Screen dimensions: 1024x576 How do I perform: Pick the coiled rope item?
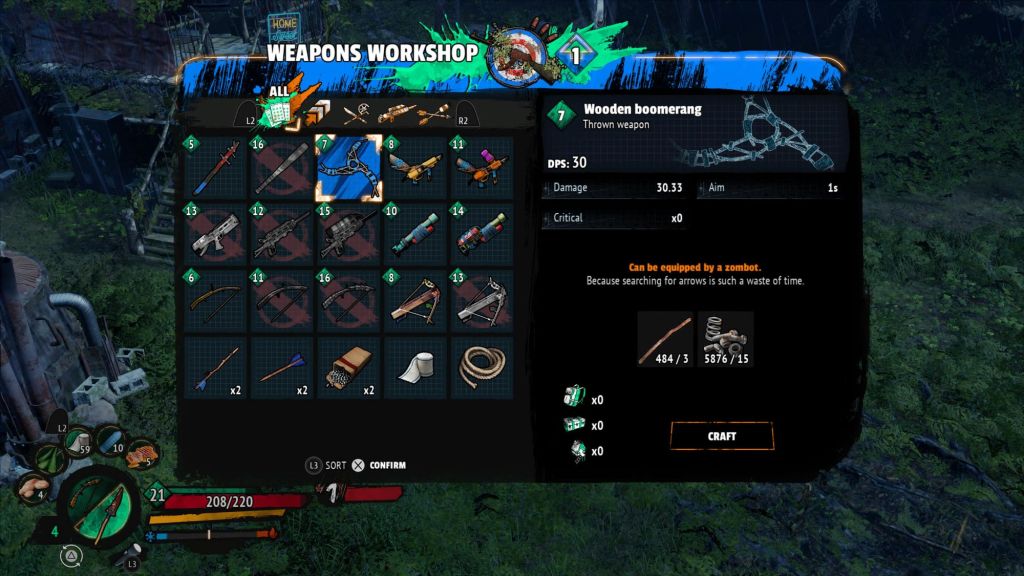tap(481, 368)
